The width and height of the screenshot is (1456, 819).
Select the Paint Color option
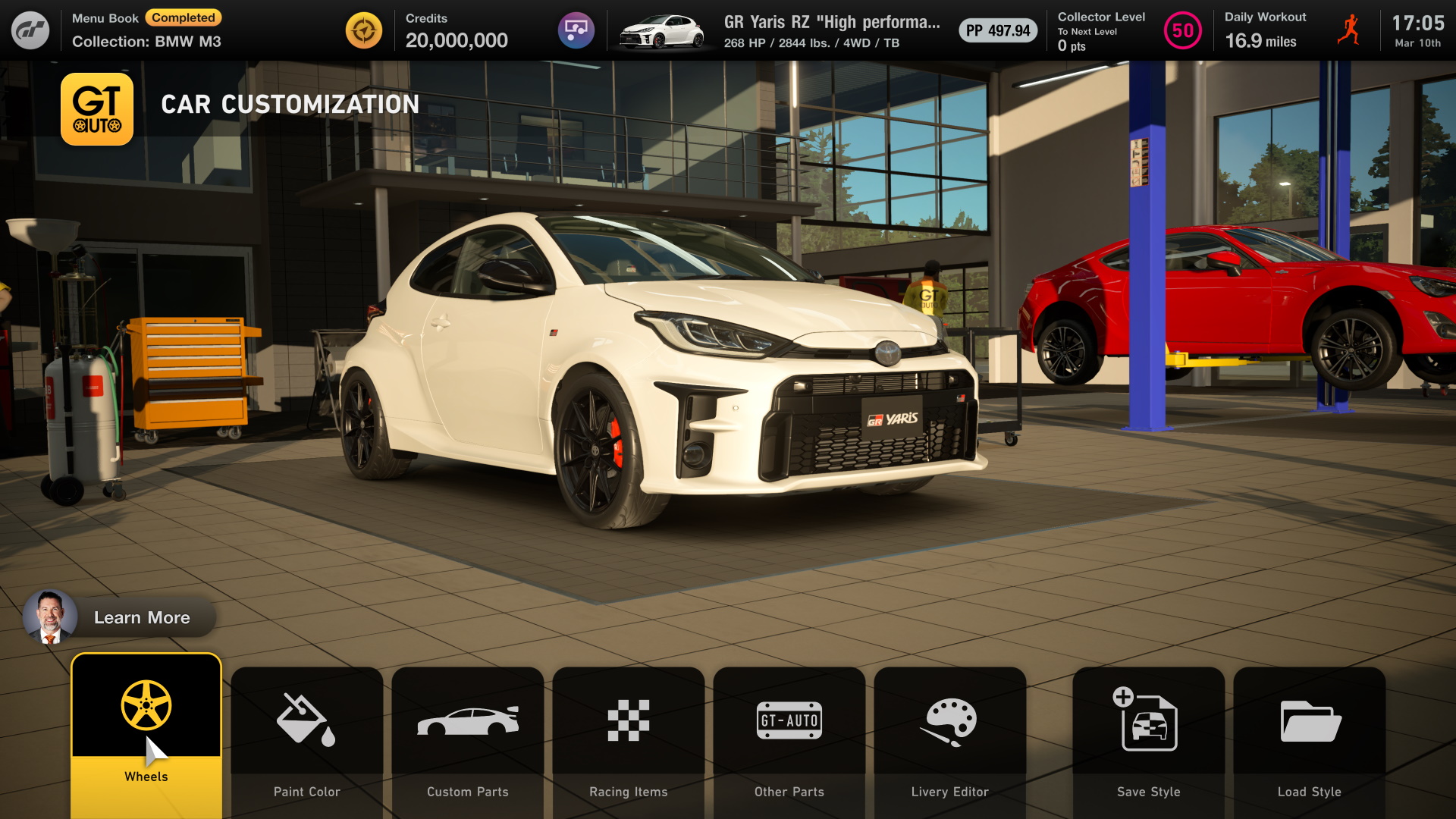(307, 739)
